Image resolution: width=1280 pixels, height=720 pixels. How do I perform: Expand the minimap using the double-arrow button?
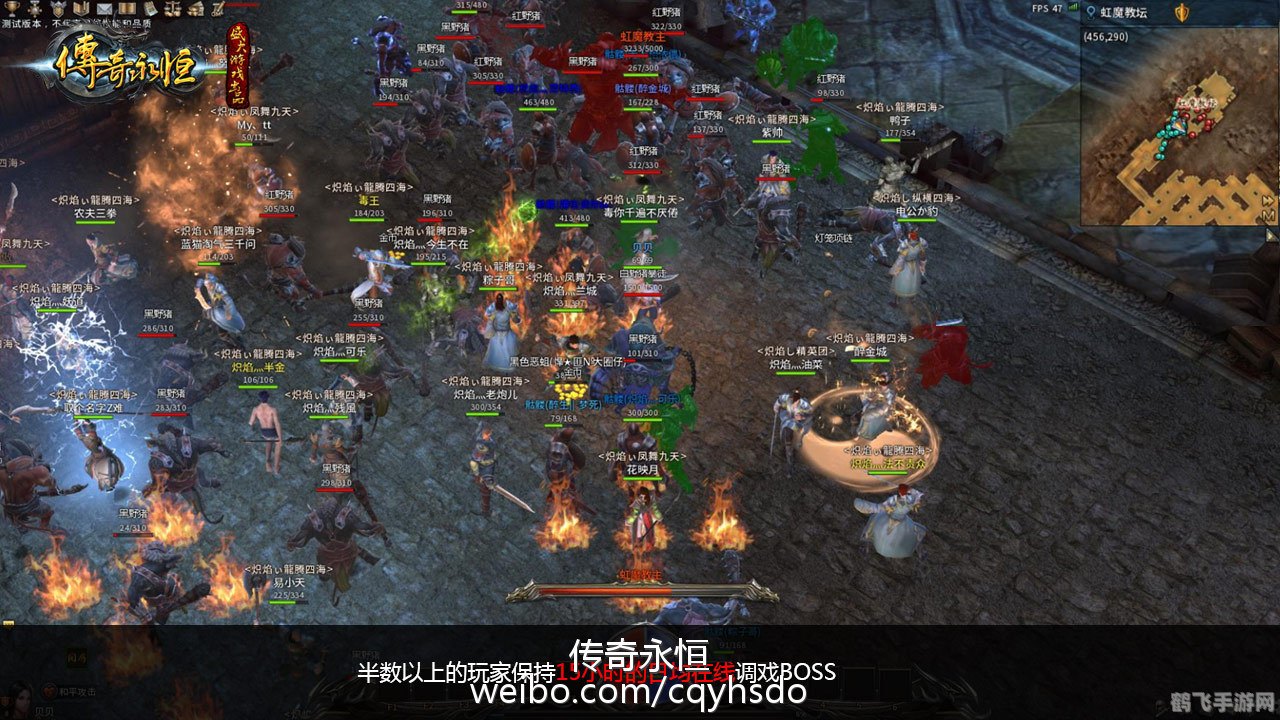tap(1268, 201)
